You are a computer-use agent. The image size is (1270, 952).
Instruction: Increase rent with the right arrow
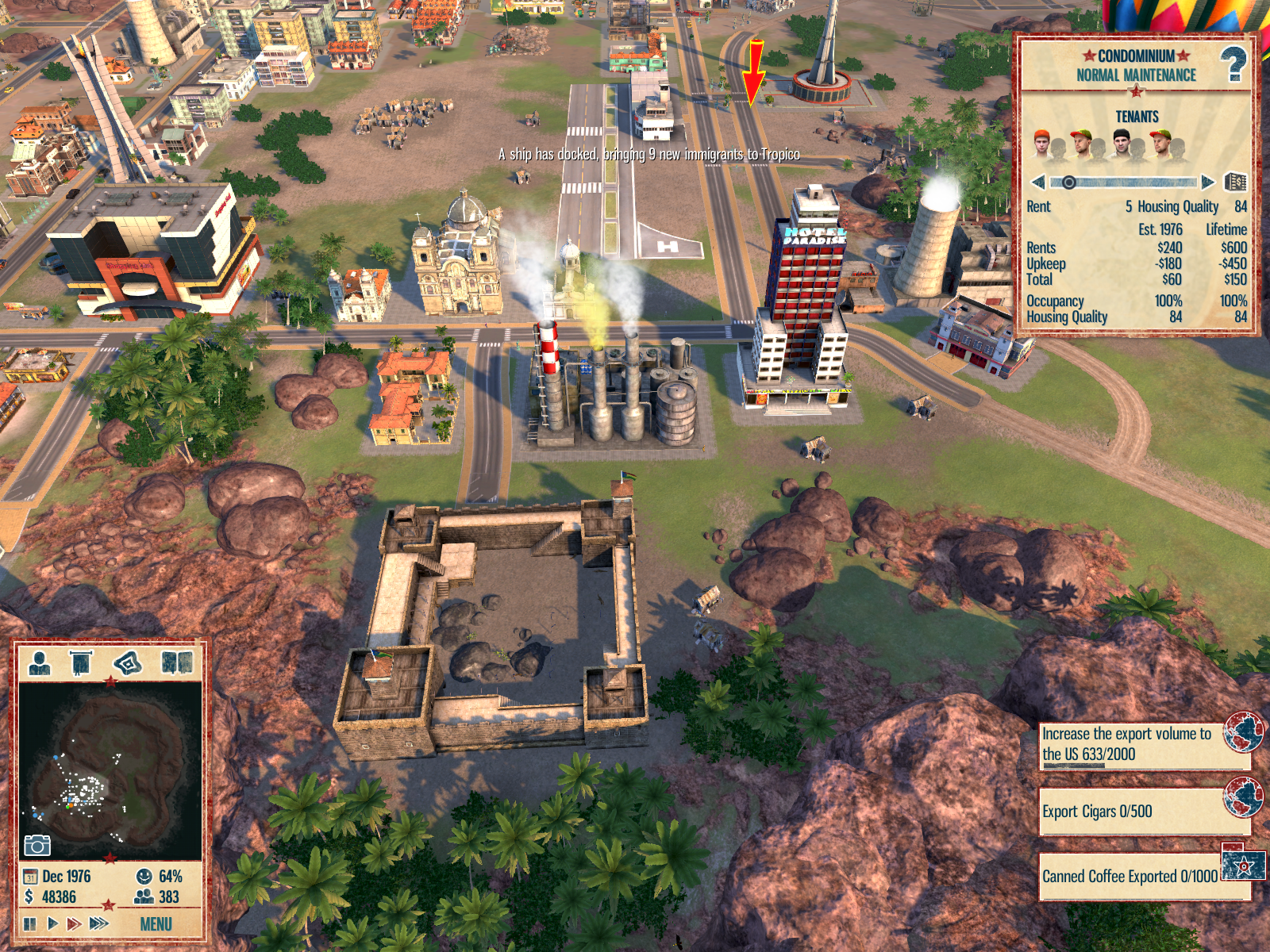1207,182
